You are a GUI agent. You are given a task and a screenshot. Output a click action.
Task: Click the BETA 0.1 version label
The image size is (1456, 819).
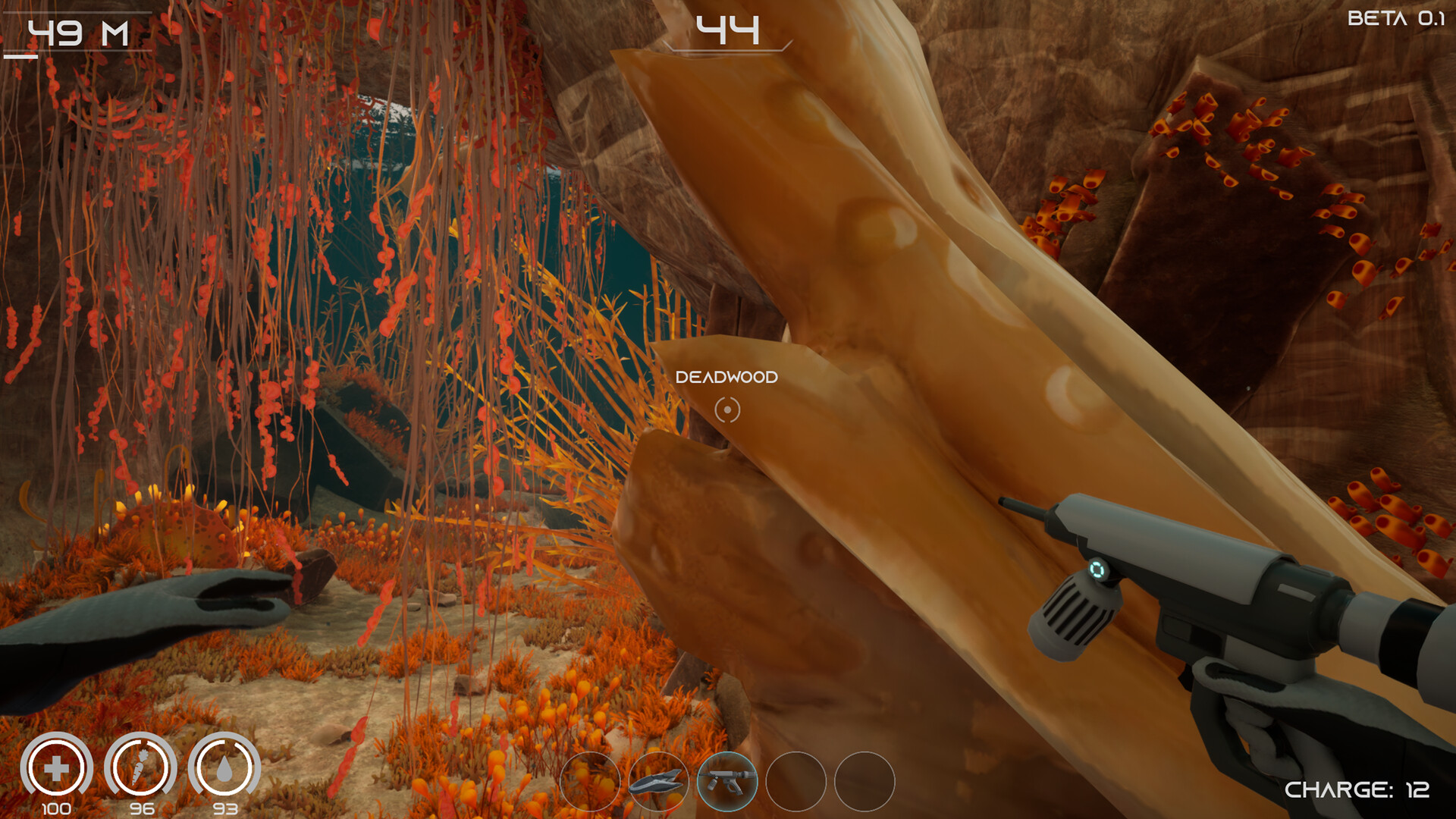[x=1399, y=19]
